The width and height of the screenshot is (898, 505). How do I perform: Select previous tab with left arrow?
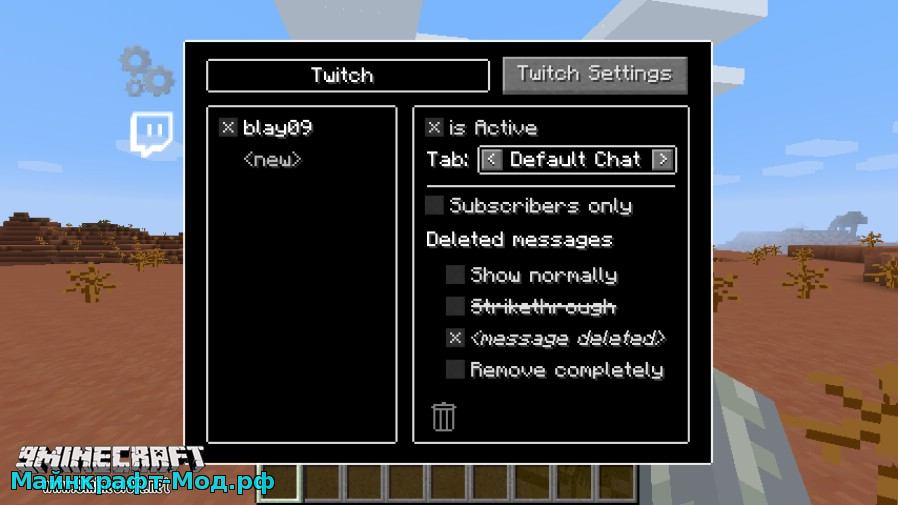point(490,160)
